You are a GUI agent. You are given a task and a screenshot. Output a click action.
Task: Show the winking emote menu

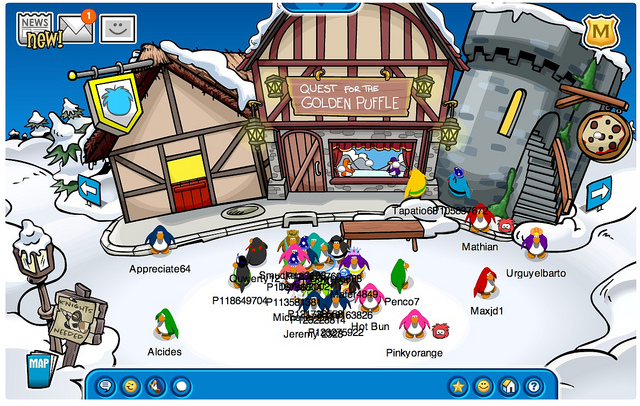[x=130, y=385]
